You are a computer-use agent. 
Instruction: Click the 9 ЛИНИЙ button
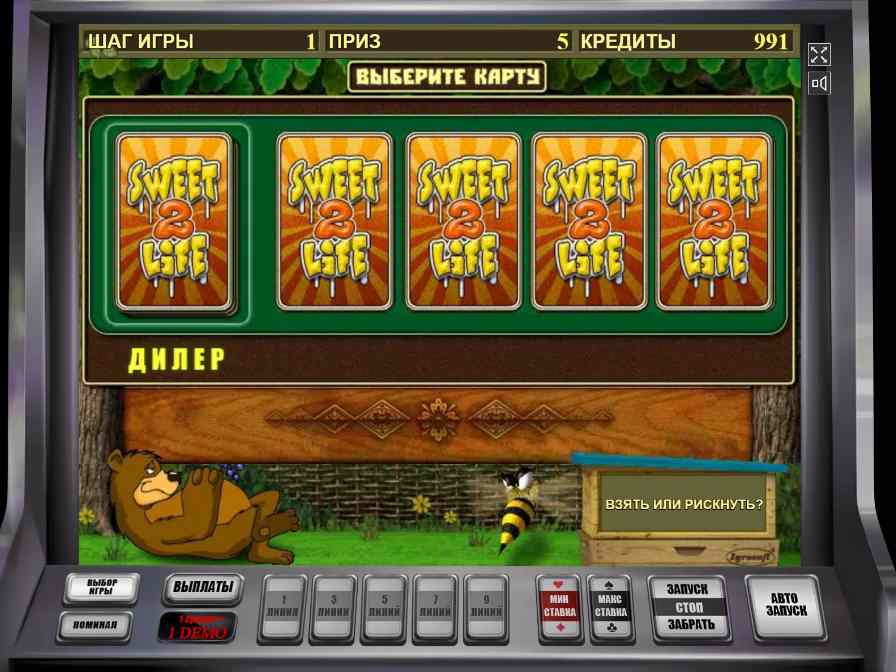coord(486,606)
